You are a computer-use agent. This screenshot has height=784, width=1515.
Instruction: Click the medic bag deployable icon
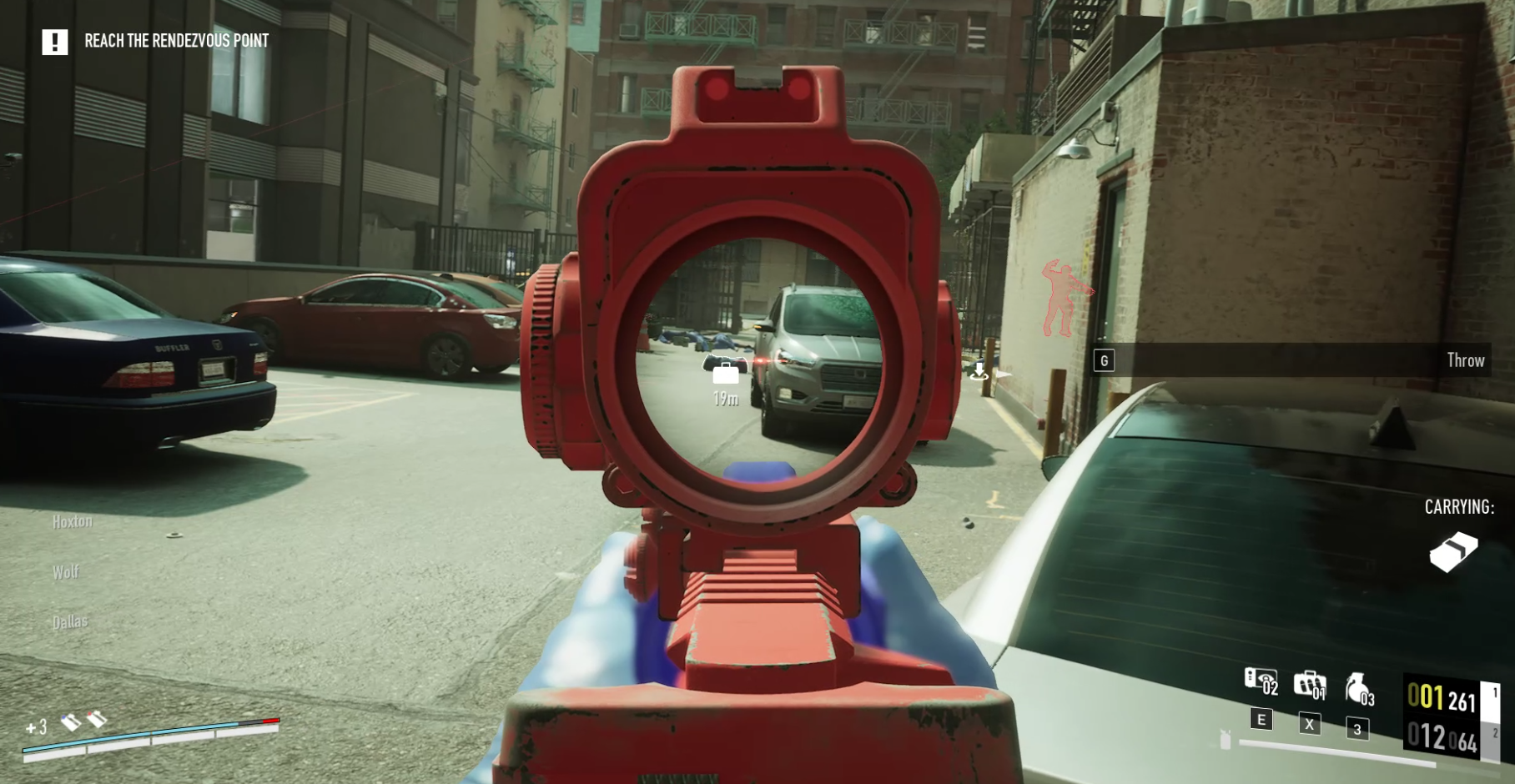tap(1310, 683)
